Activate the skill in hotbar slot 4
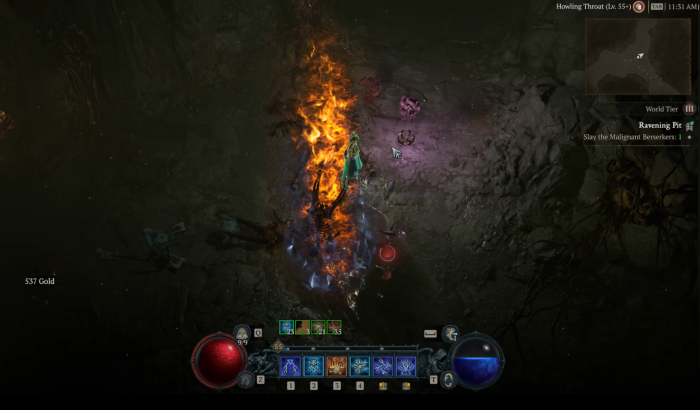700x410 pixels. 360,366
